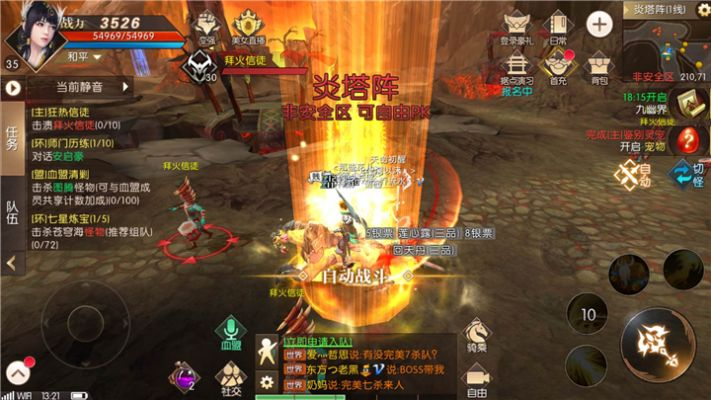Activate the 血盟 voice microphone button

[231, 332]
